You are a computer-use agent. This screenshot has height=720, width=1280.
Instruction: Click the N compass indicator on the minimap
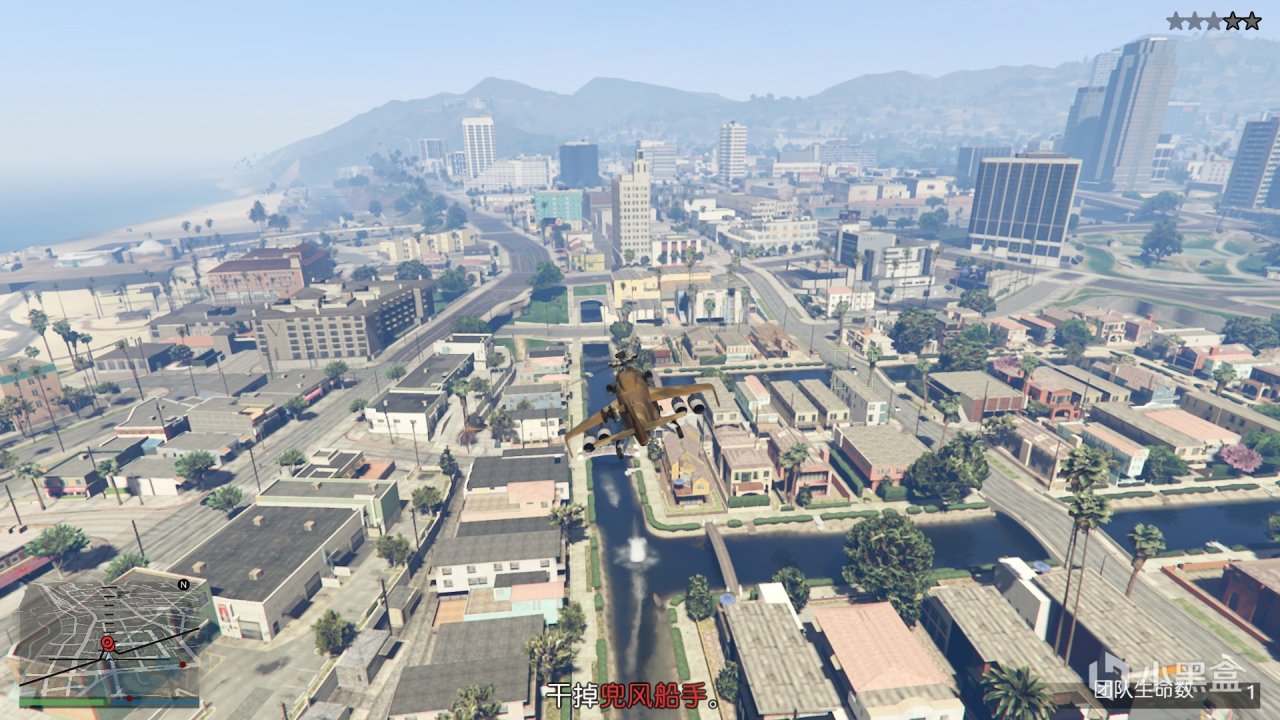(x=183, y=584)
